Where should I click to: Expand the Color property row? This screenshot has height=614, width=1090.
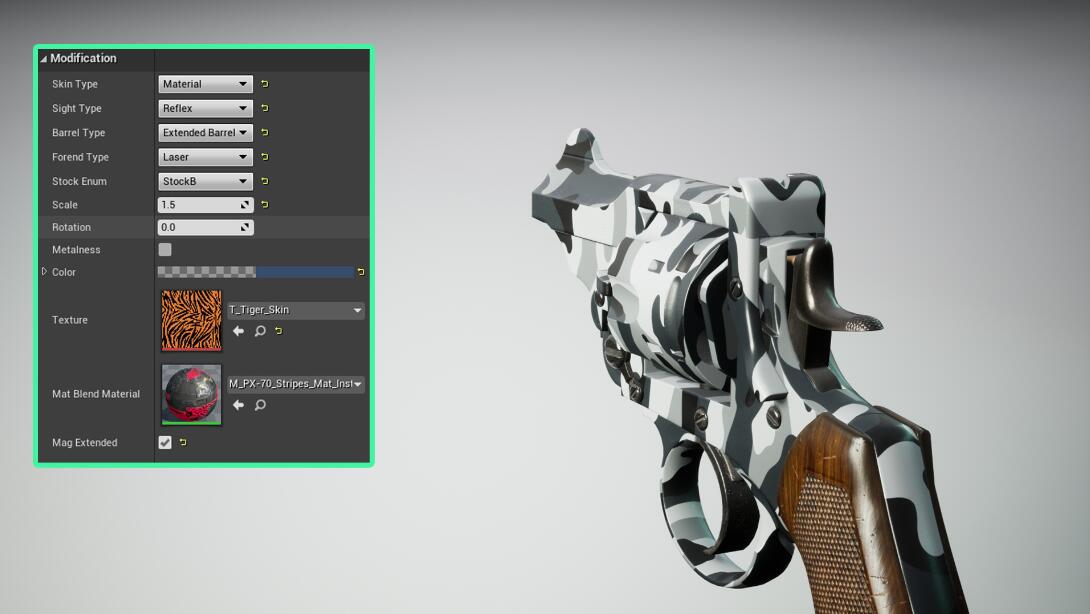[x=44, y=272]
